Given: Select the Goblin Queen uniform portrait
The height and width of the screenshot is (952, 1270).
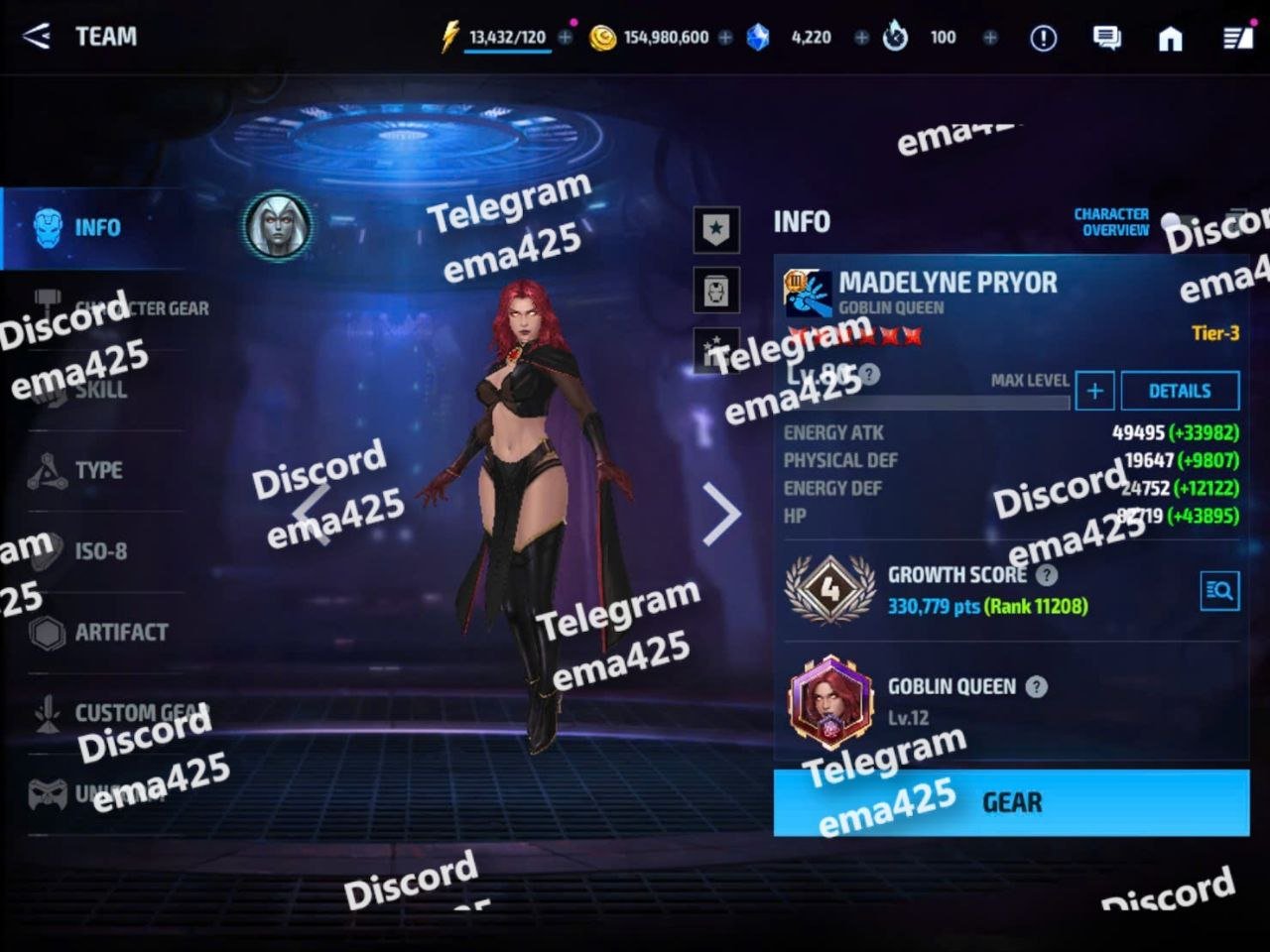Looking at the screenshot, I should pos(830,702).
